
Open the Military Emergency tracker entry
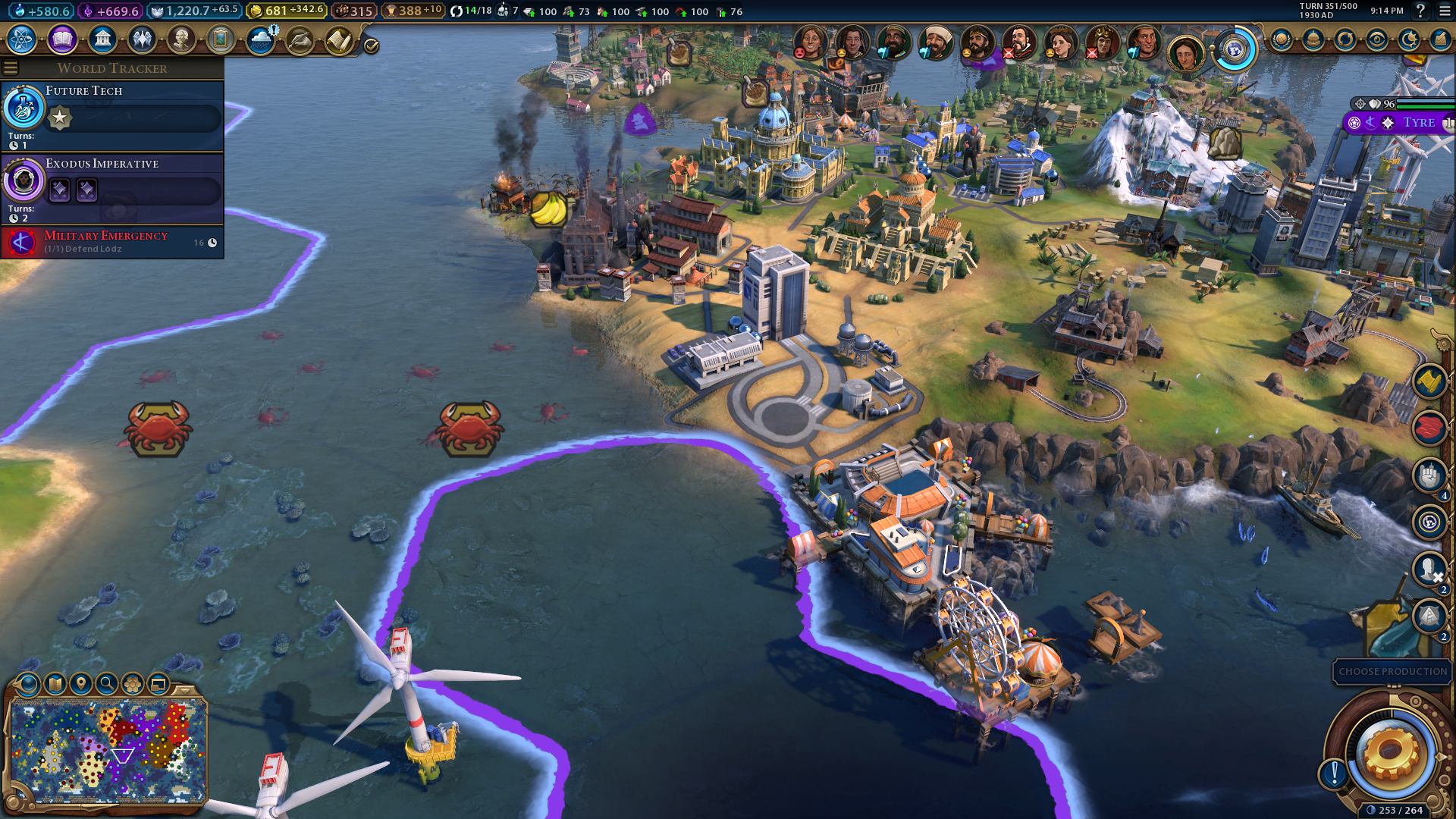click(112, 242)
